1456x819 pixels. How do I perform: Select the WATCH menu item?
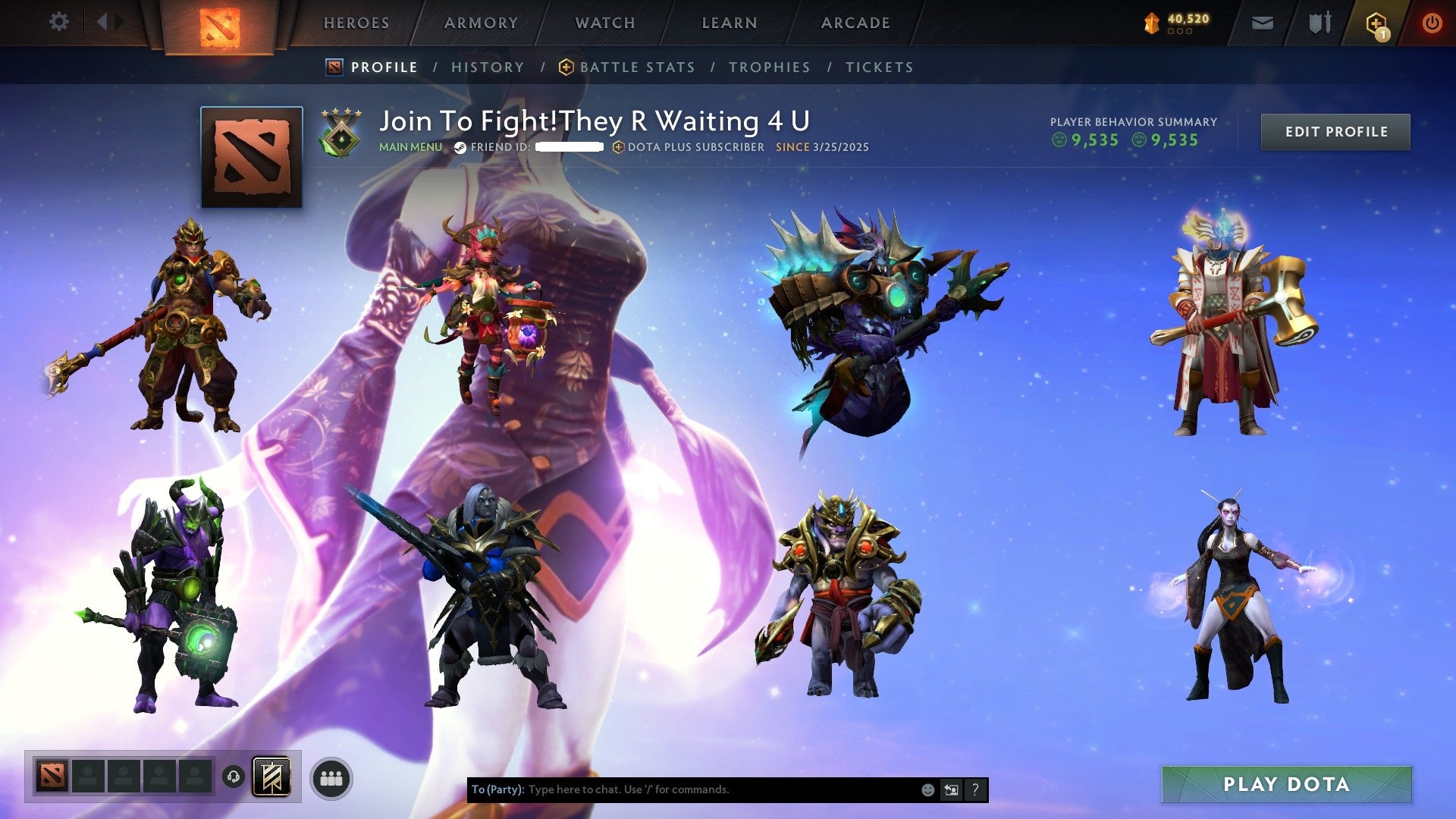tap(604, 23)
